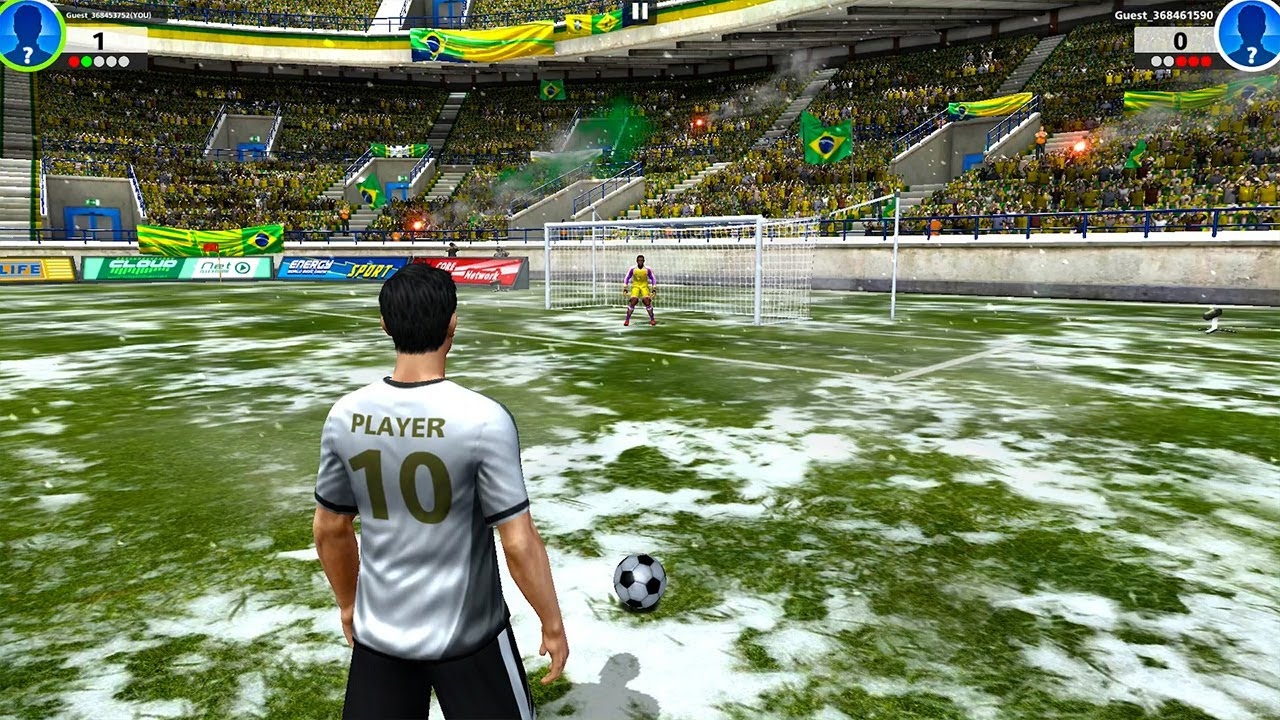
Task: Click the green successful-shot dot
Action: (86, 61)
